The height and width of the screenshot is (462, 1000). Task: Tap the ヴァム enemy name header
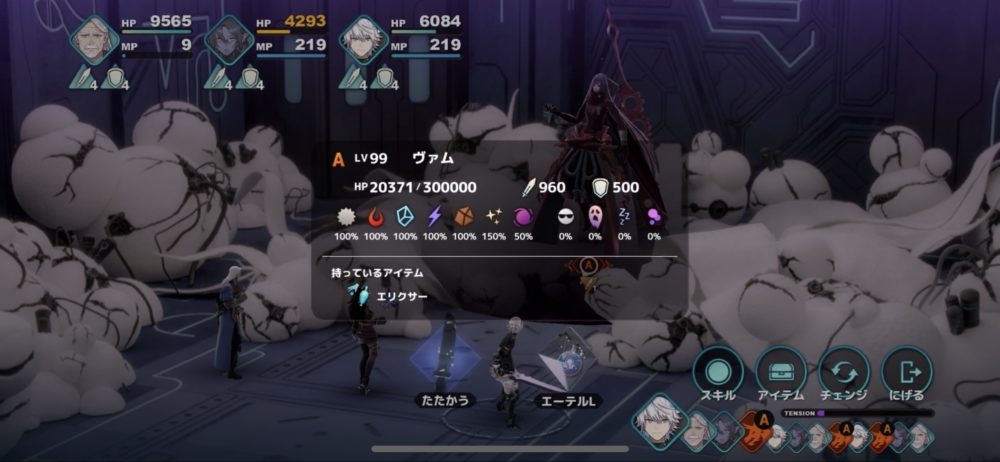click(432, 158)
